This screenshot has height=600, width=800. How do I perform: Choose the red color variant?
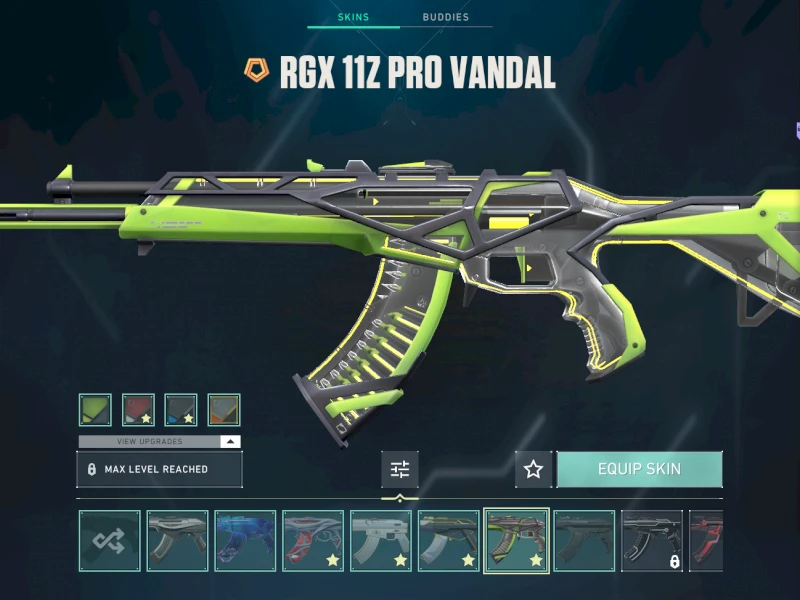138,410
